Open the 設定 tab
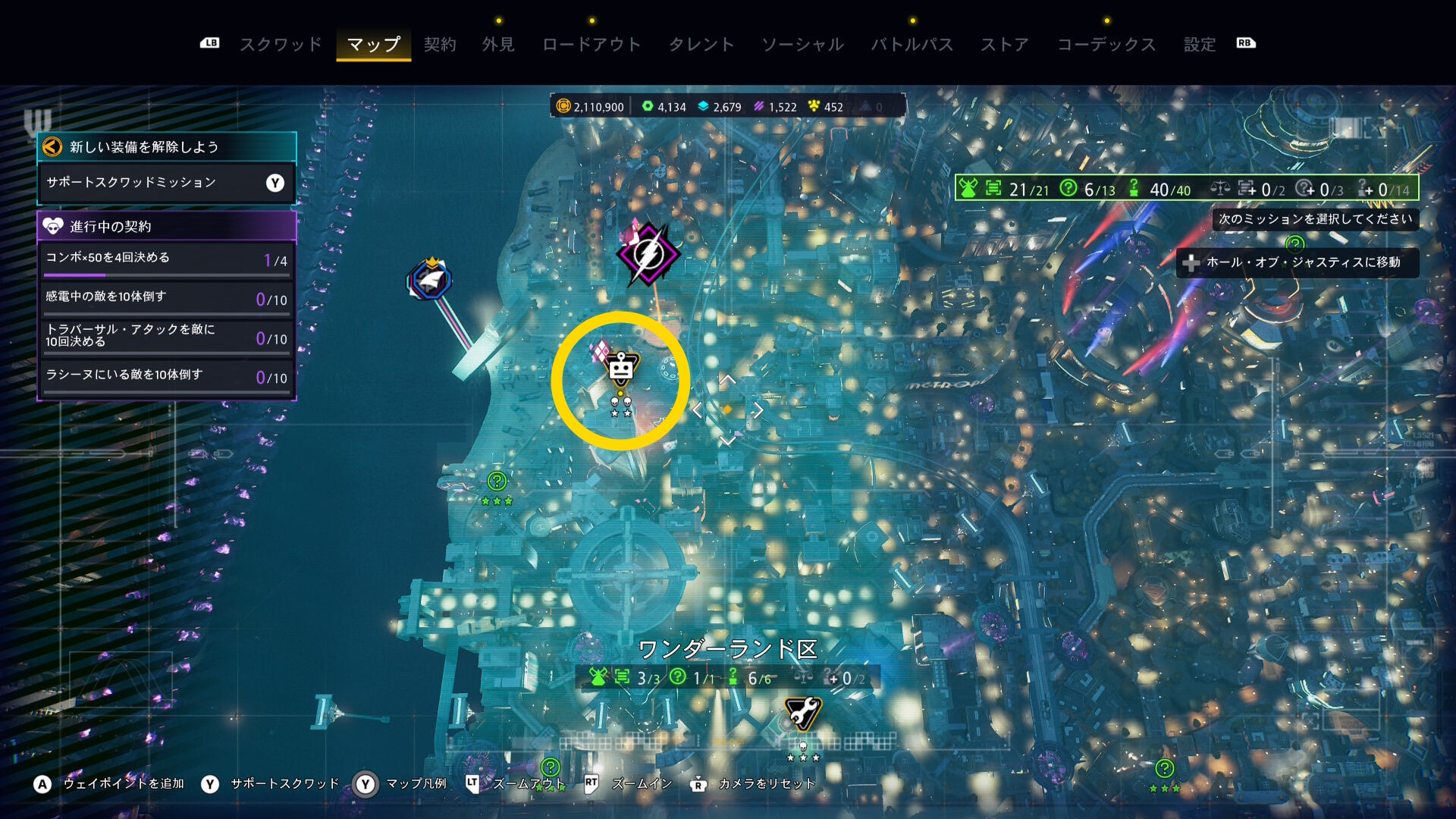Viewport: 1456px width, 819px height. [x=1200, y=45]
